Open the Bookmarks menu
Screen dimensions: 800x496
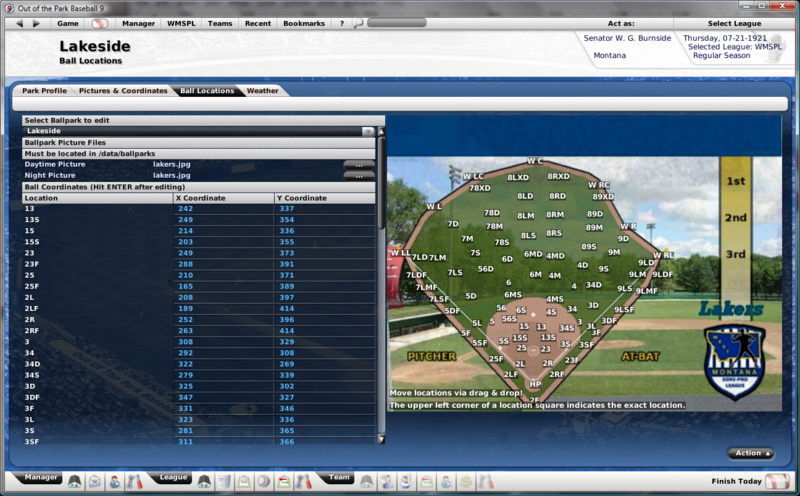tap(303, 22)
